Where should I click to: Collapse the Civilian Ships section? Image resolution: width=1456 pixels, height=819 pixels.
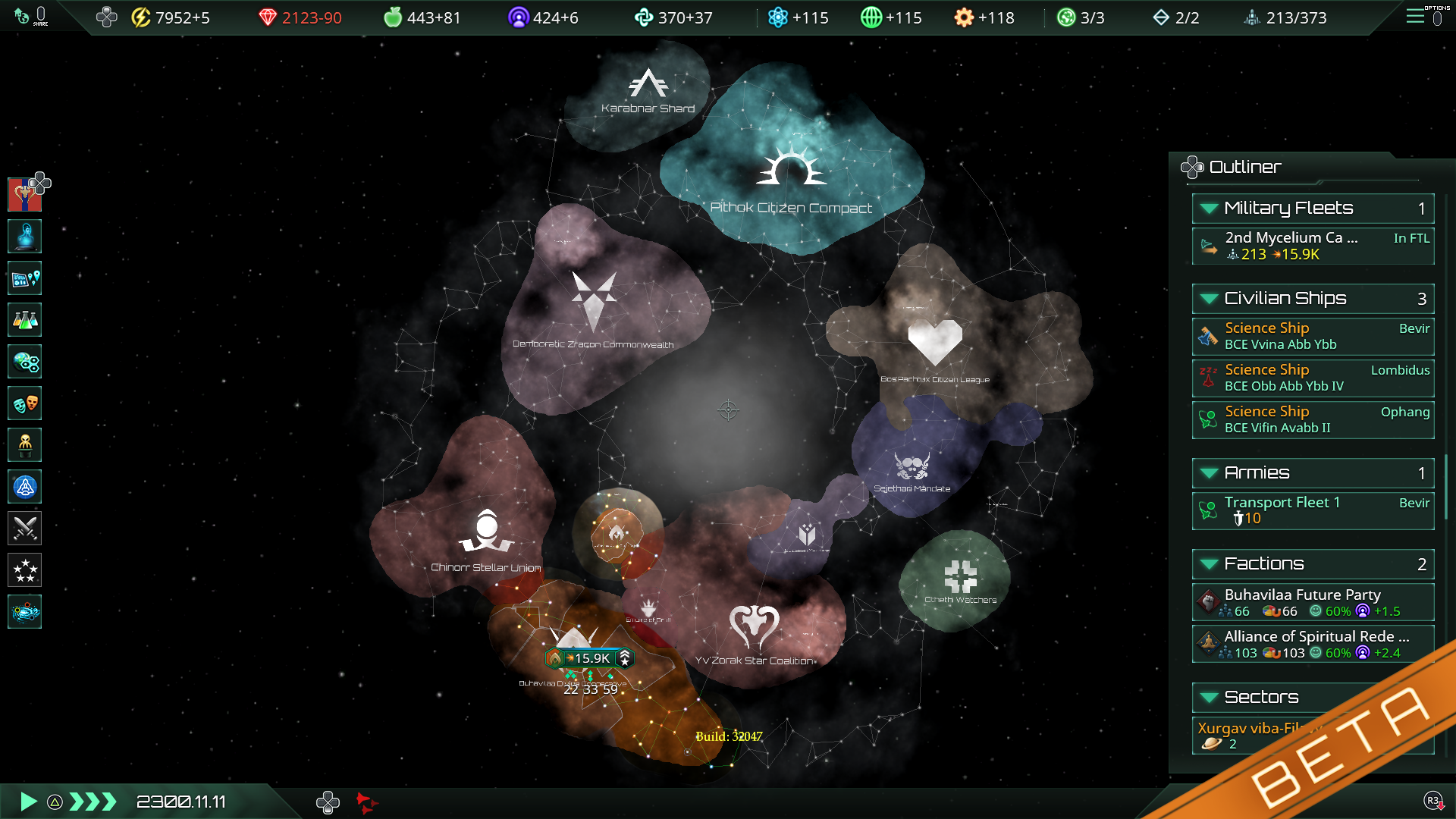1208,299
